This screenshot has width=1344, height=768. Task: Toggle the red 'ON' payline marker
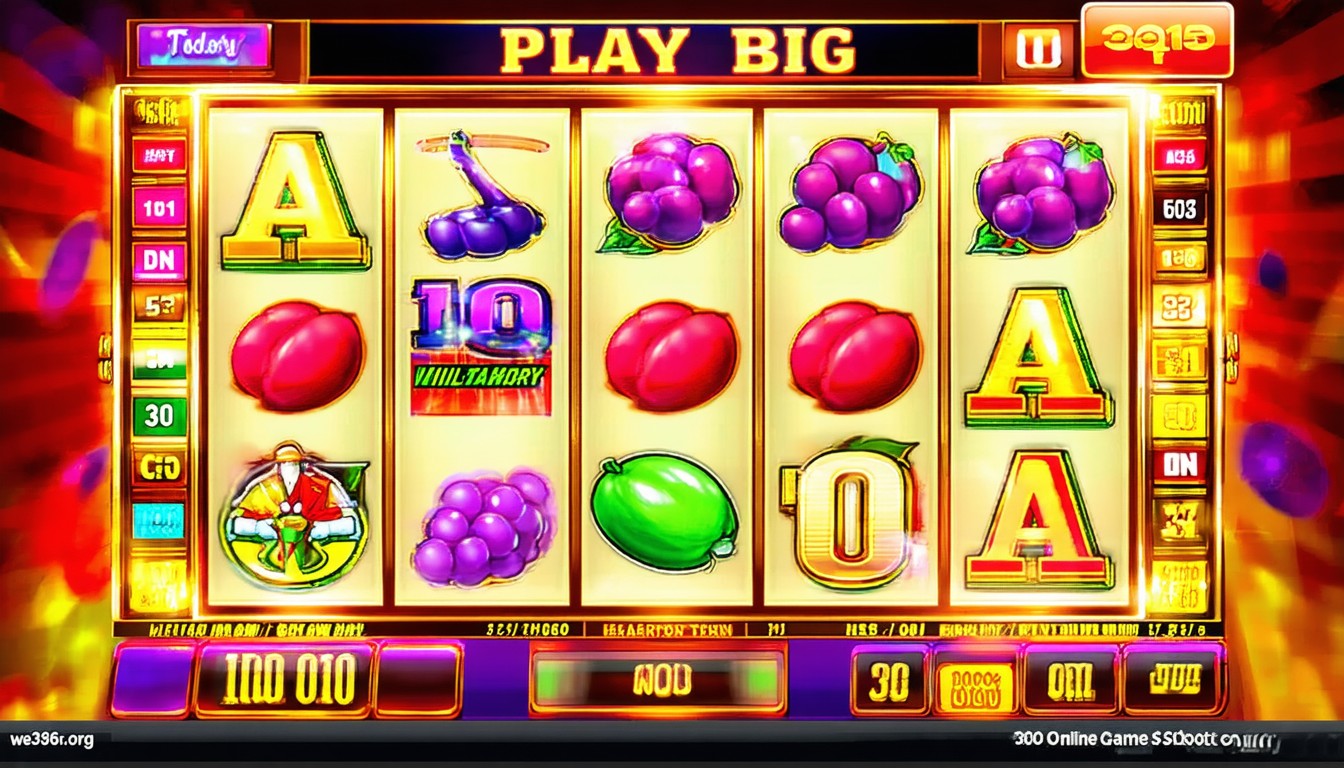coord(1180,464)
